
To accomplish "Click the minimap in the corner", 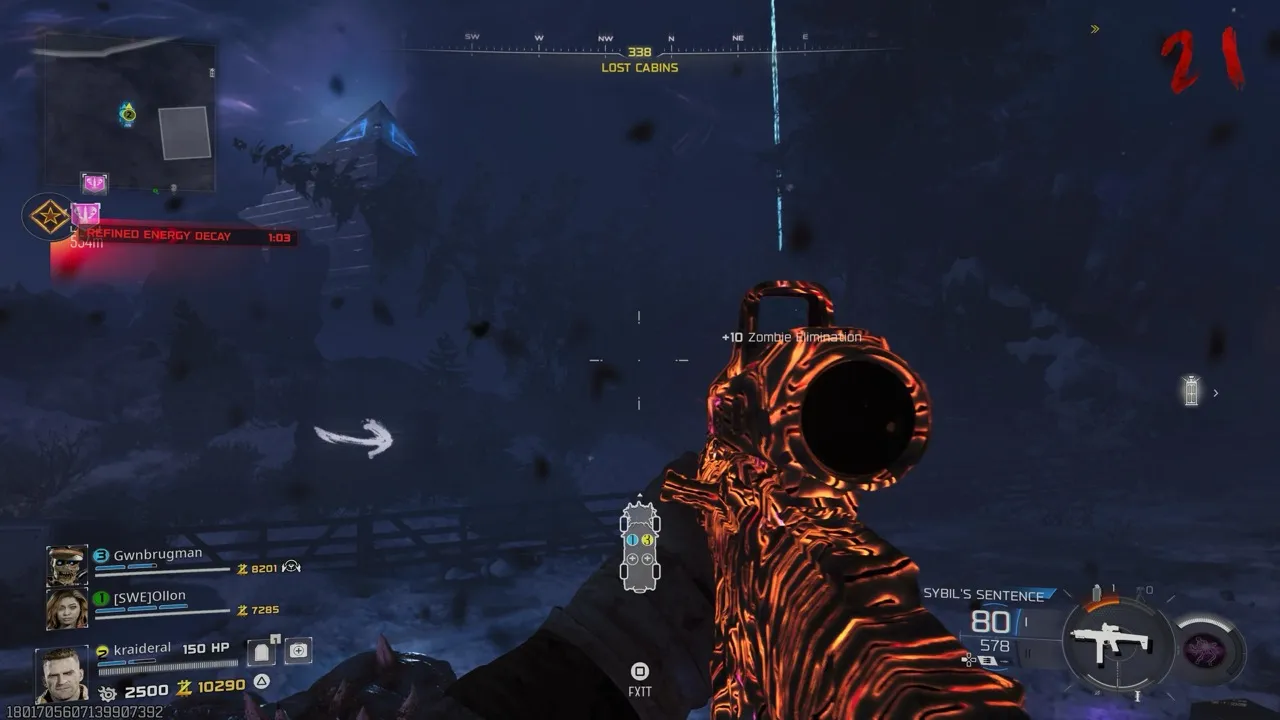I will click(x=128, y=116).
